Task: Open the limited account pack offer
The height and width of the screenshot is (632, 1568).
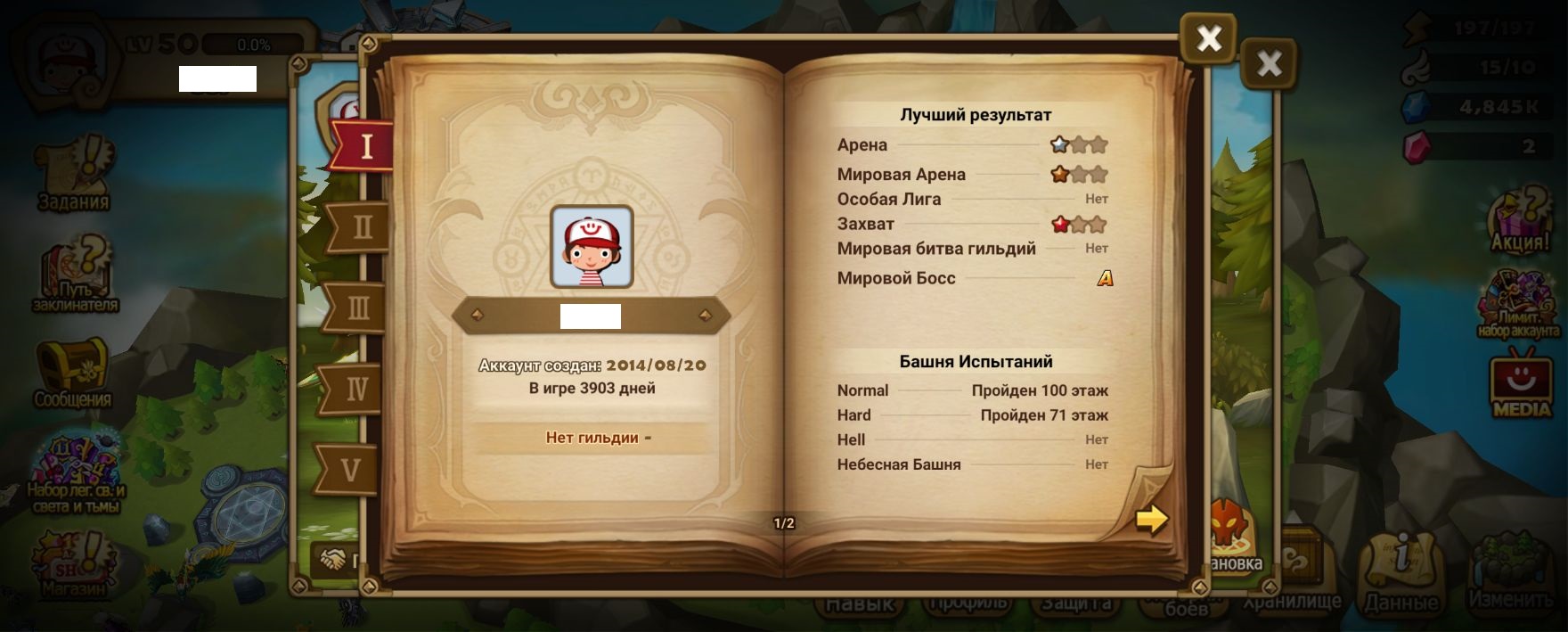Action: [1519, 305]
